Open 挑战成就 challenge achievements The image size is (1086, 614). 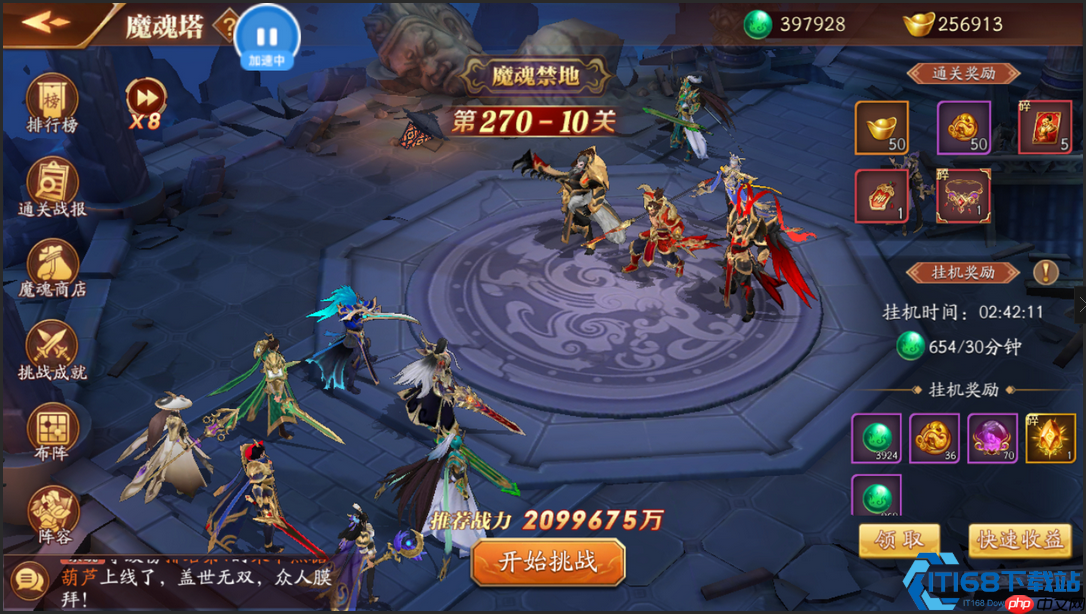point(52,351)
